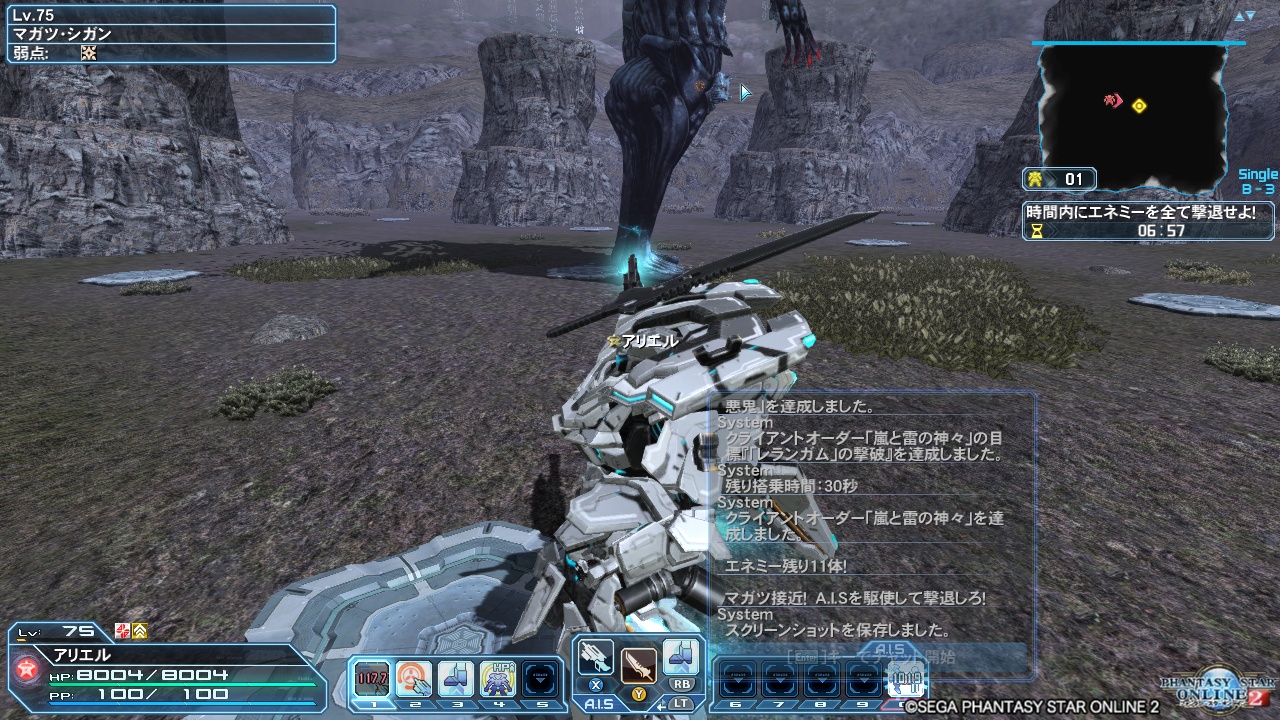Click the weapon icon showing 1177 in slot 1

click(x=371, y=678)
